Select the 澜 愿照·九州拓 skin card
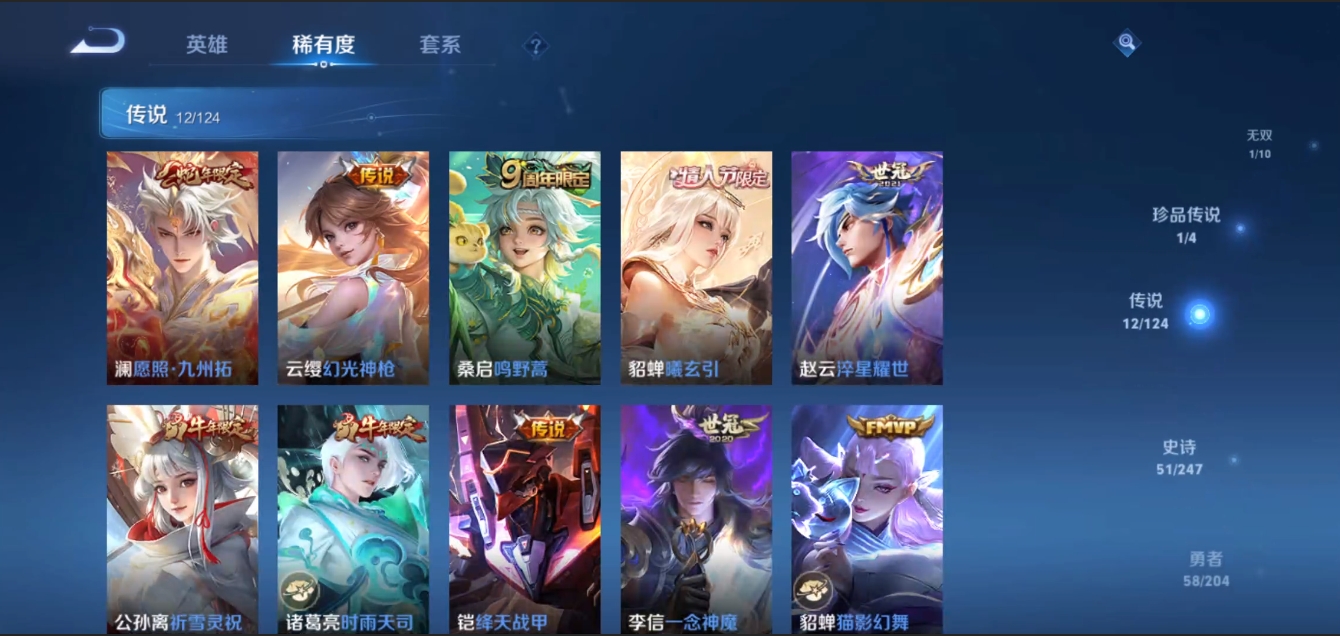This screenshot has height=636, width=1340. pyautogui.click(x=182, y=268)
